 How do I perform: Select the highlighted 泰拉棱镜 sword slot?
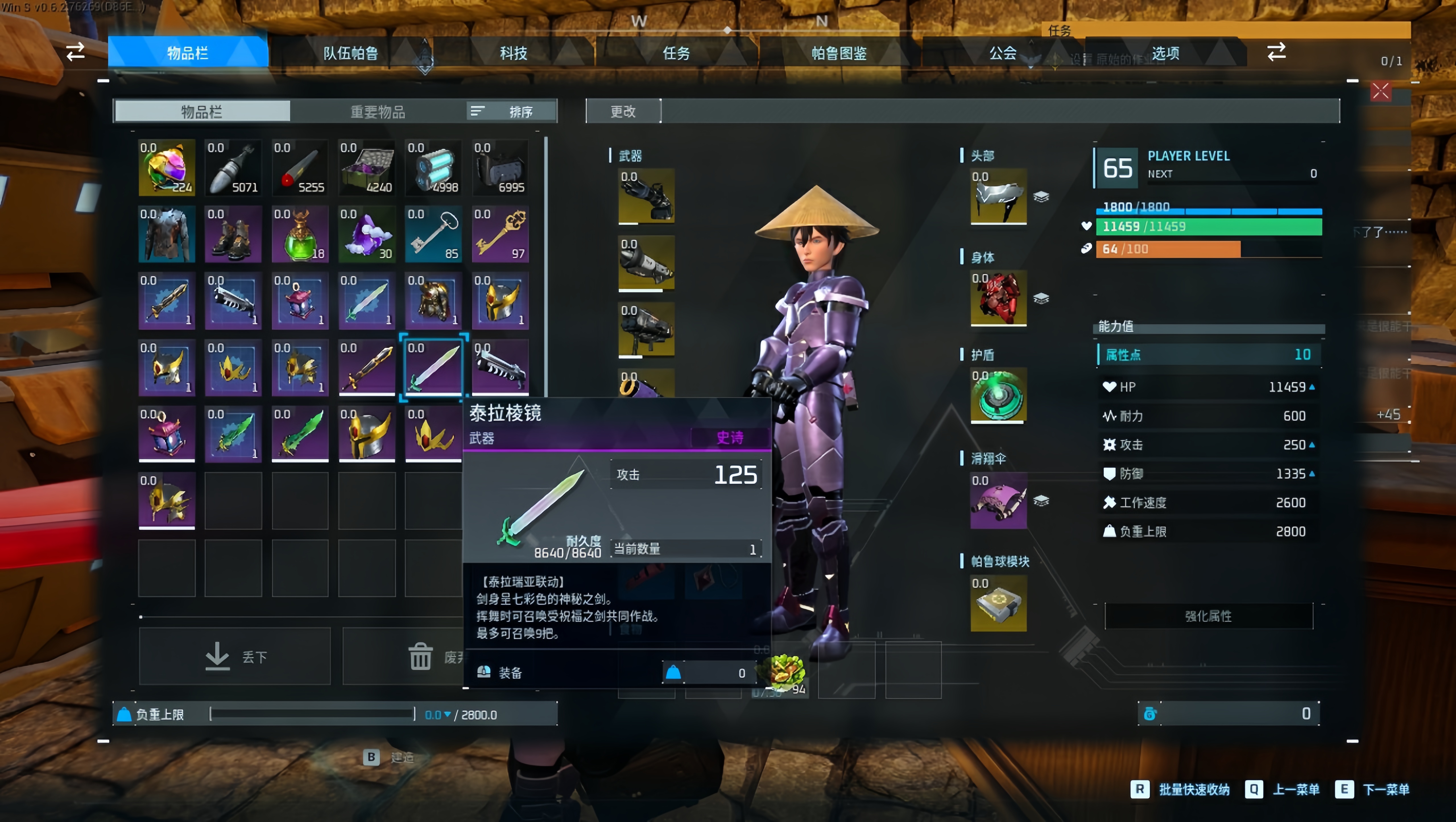pos(433,367)
